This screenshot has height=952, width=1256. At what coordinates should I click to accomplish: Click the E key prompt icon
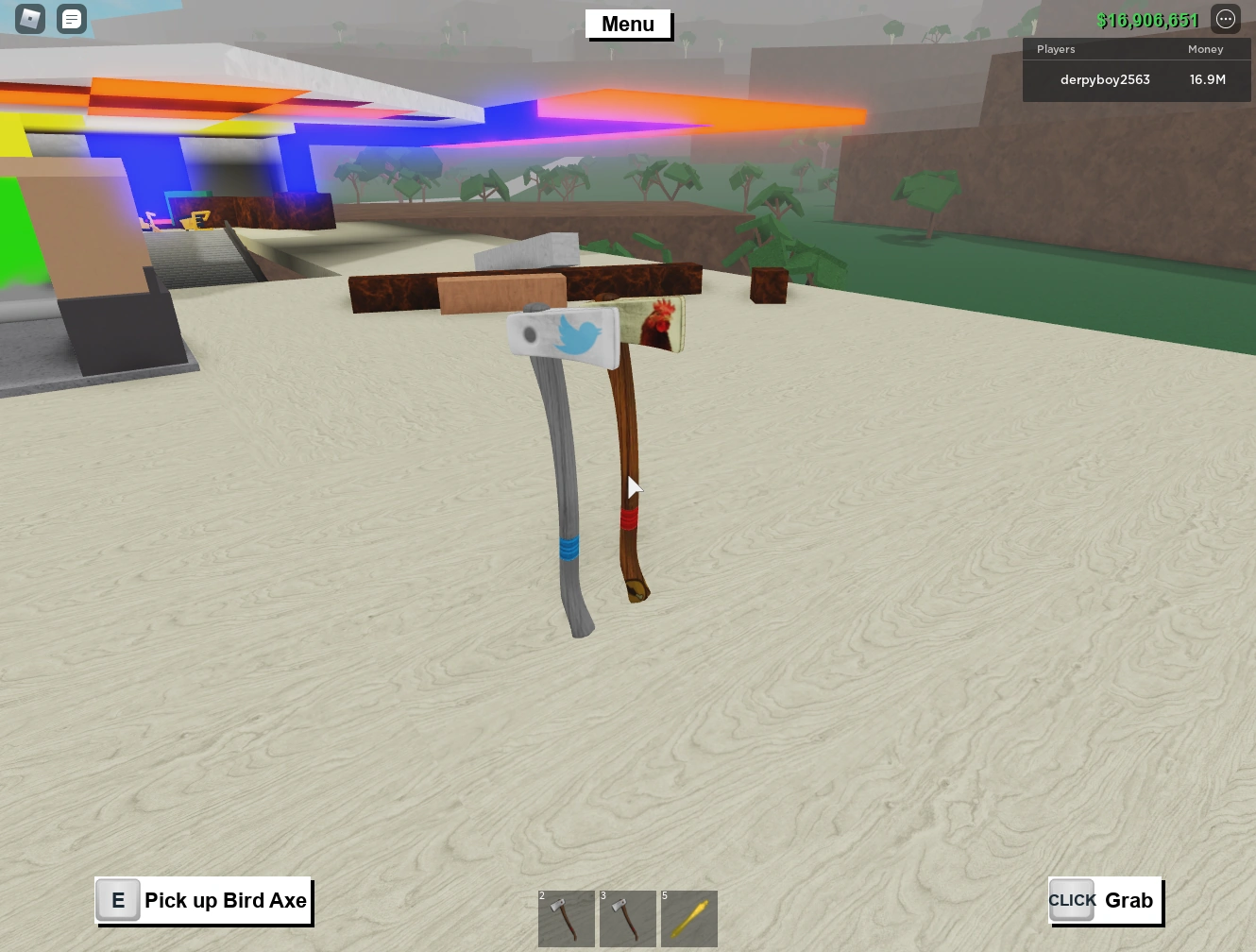pyautogui.click(x=117, y=900)
